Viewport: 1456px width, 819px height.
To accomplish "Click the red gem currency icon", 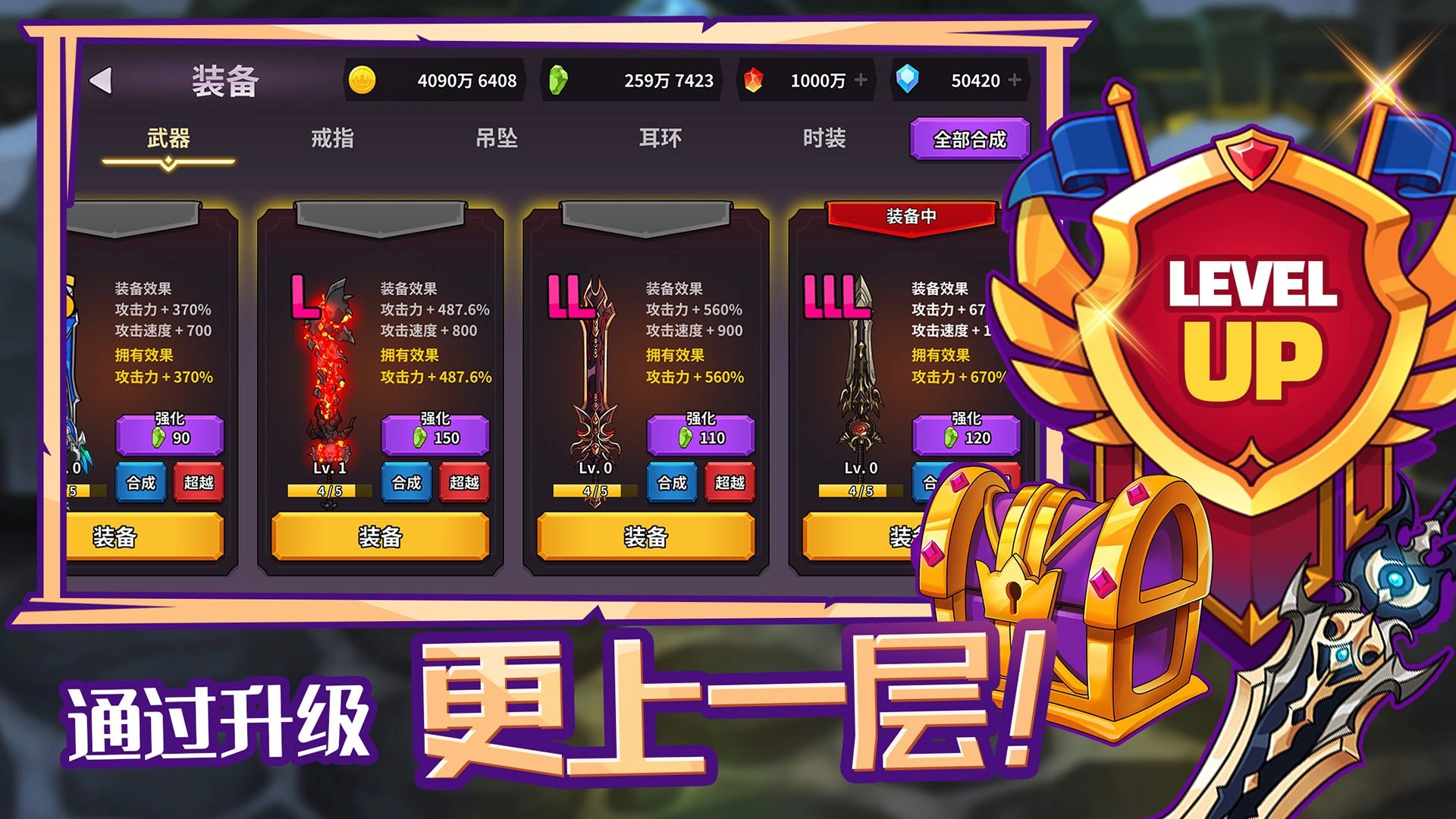I will coord(754,78).
